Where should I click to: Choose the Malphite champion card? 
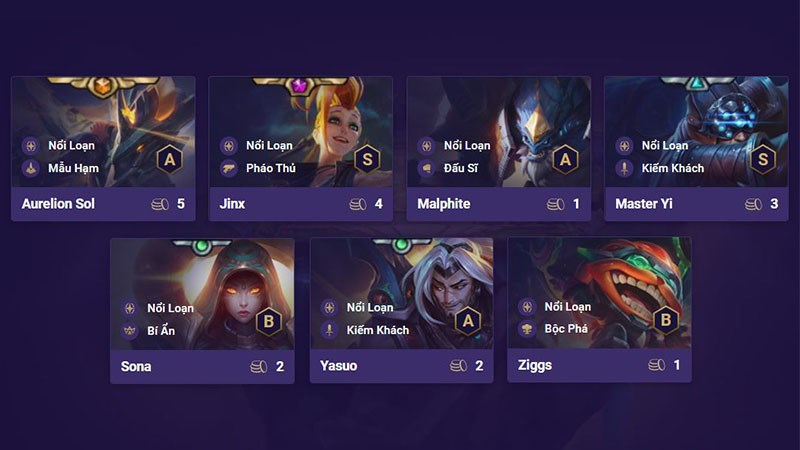[498, 148]
